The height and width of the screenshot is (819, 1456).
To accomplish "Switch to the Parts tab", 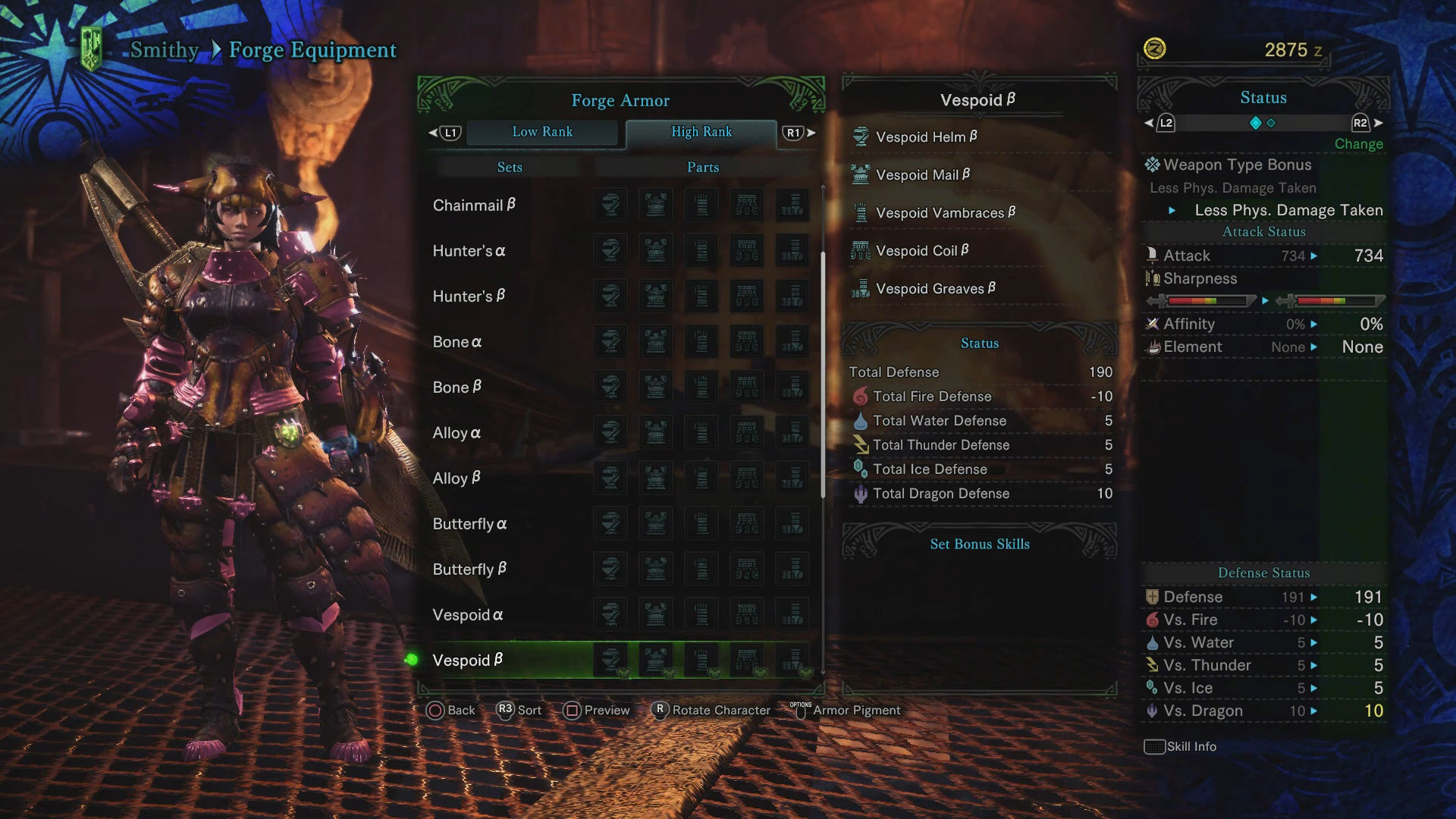I will [702, 167].
